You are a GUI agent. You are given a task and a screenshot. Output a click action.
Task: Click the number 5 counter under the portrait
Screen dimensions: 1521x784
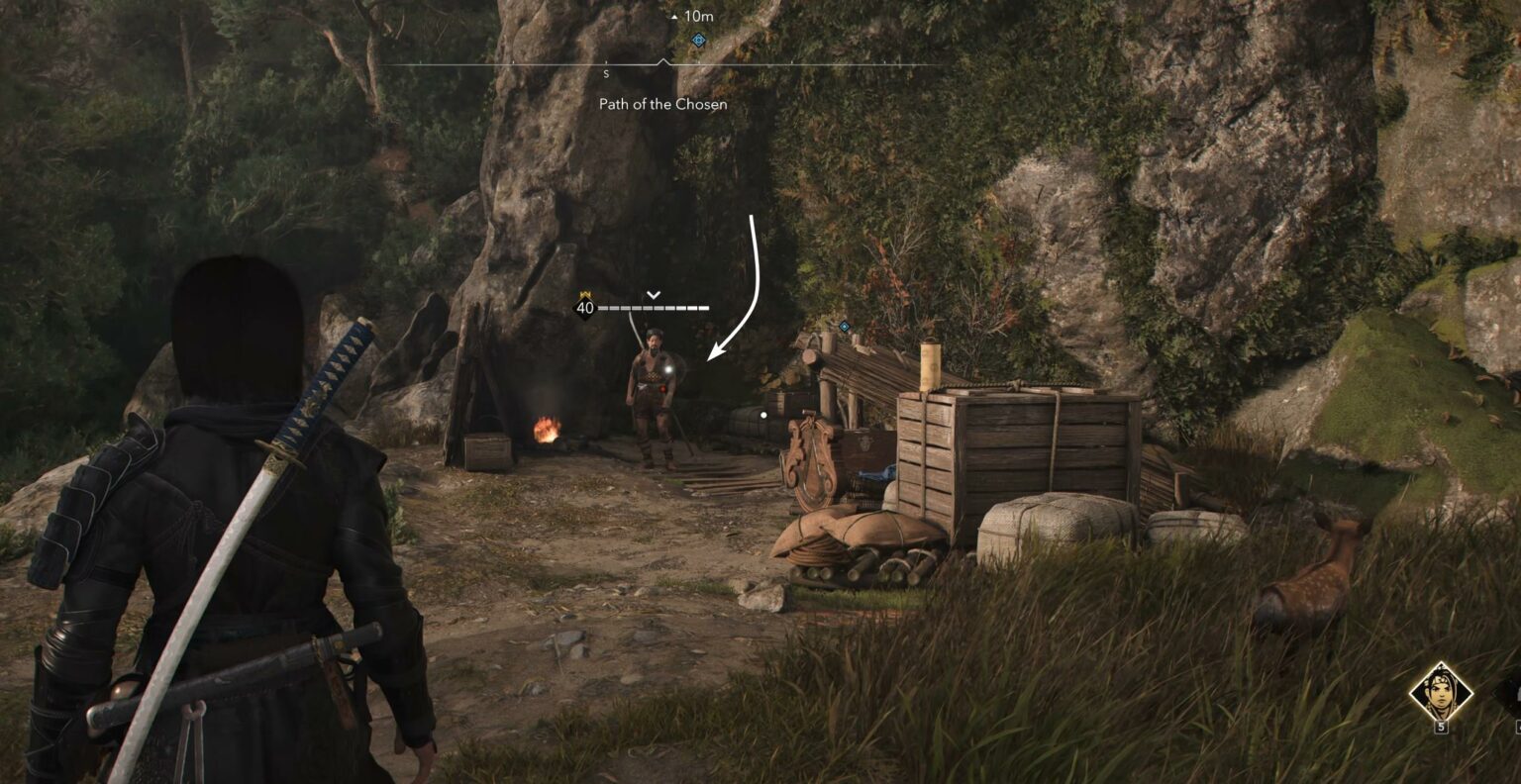pos(1441,727)
